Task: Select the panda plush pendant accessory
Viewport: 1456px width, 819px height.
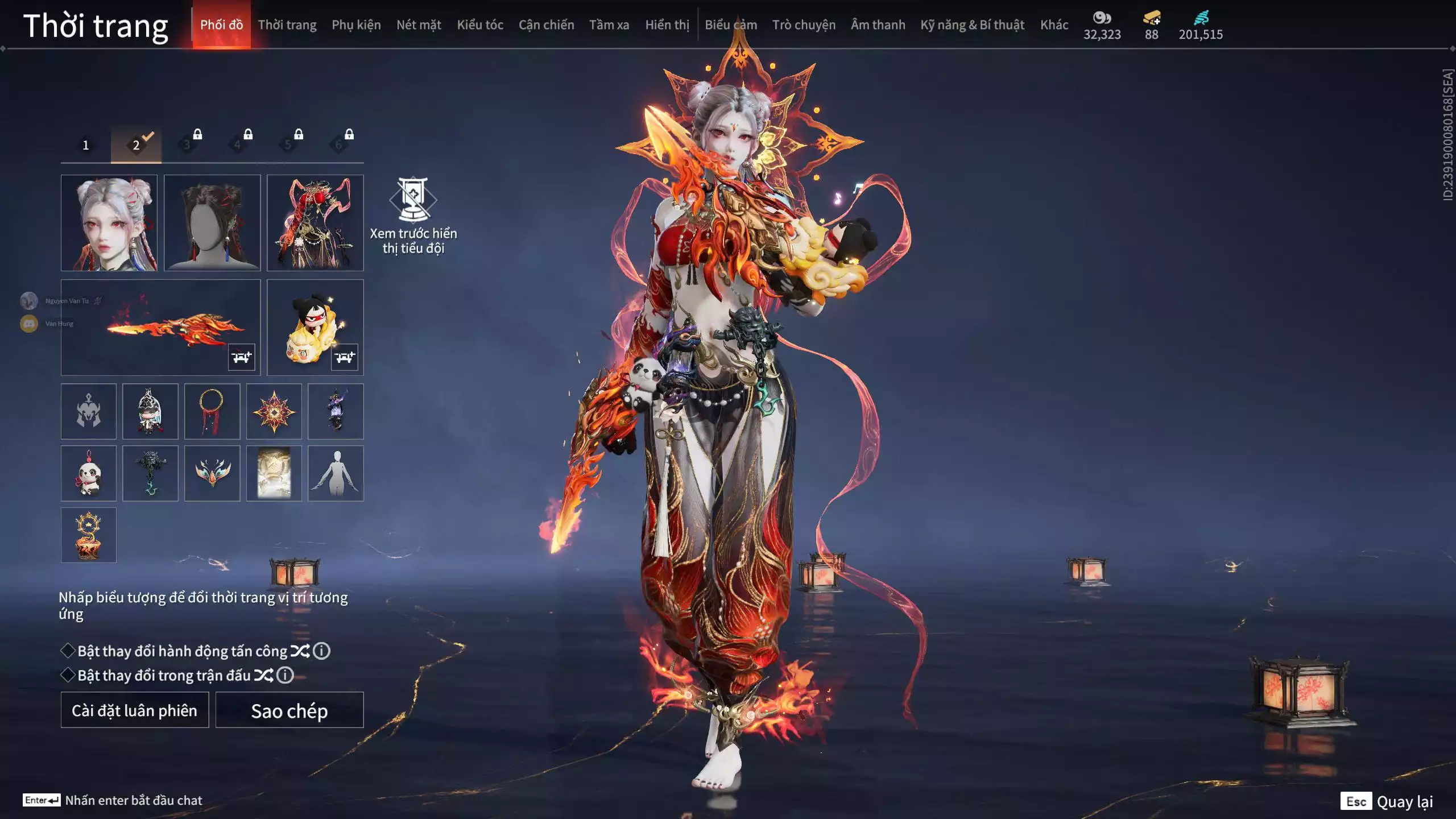Action: click(x=89, y=473)
